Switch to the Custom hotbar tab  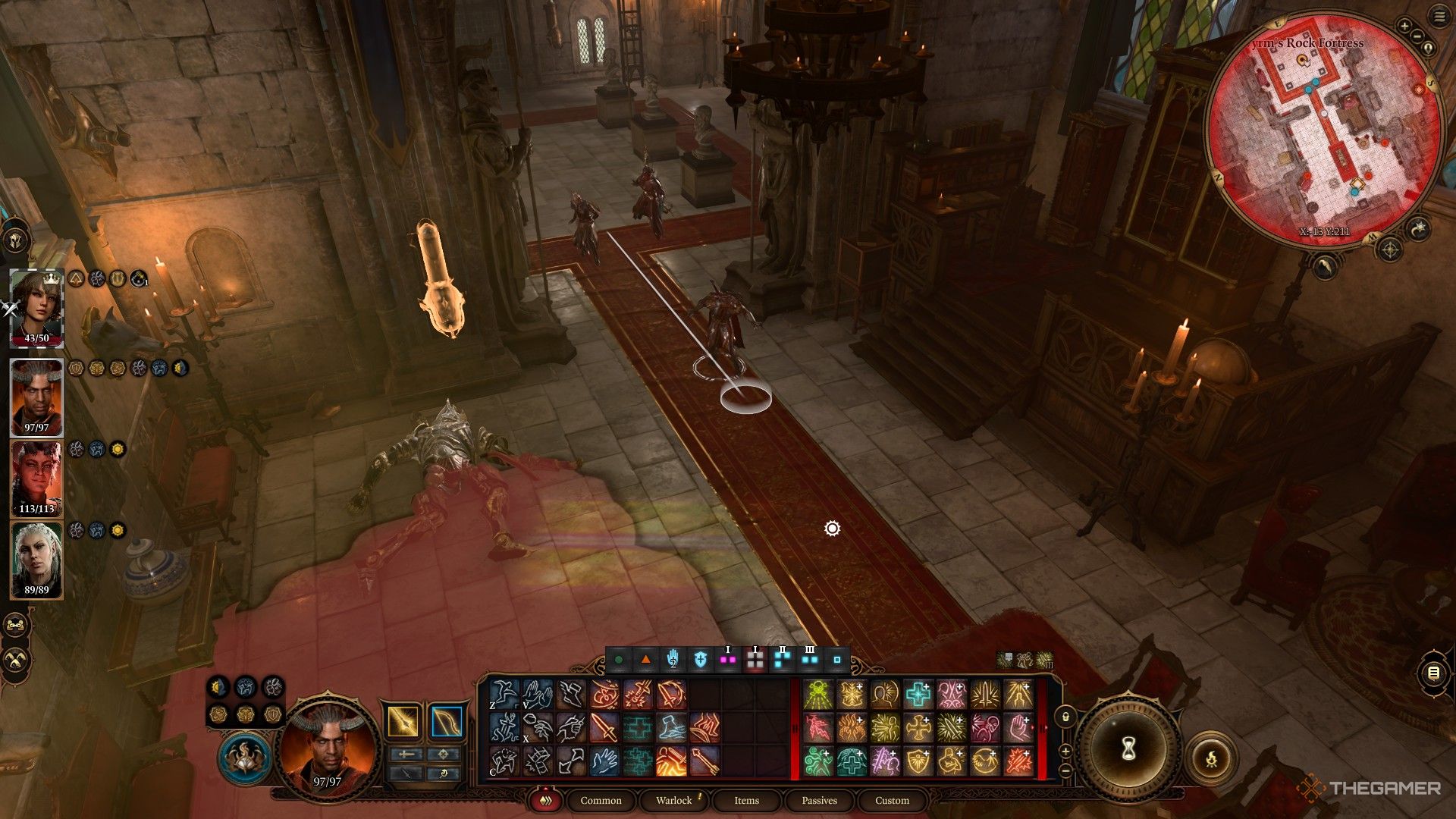coord(892,801)
